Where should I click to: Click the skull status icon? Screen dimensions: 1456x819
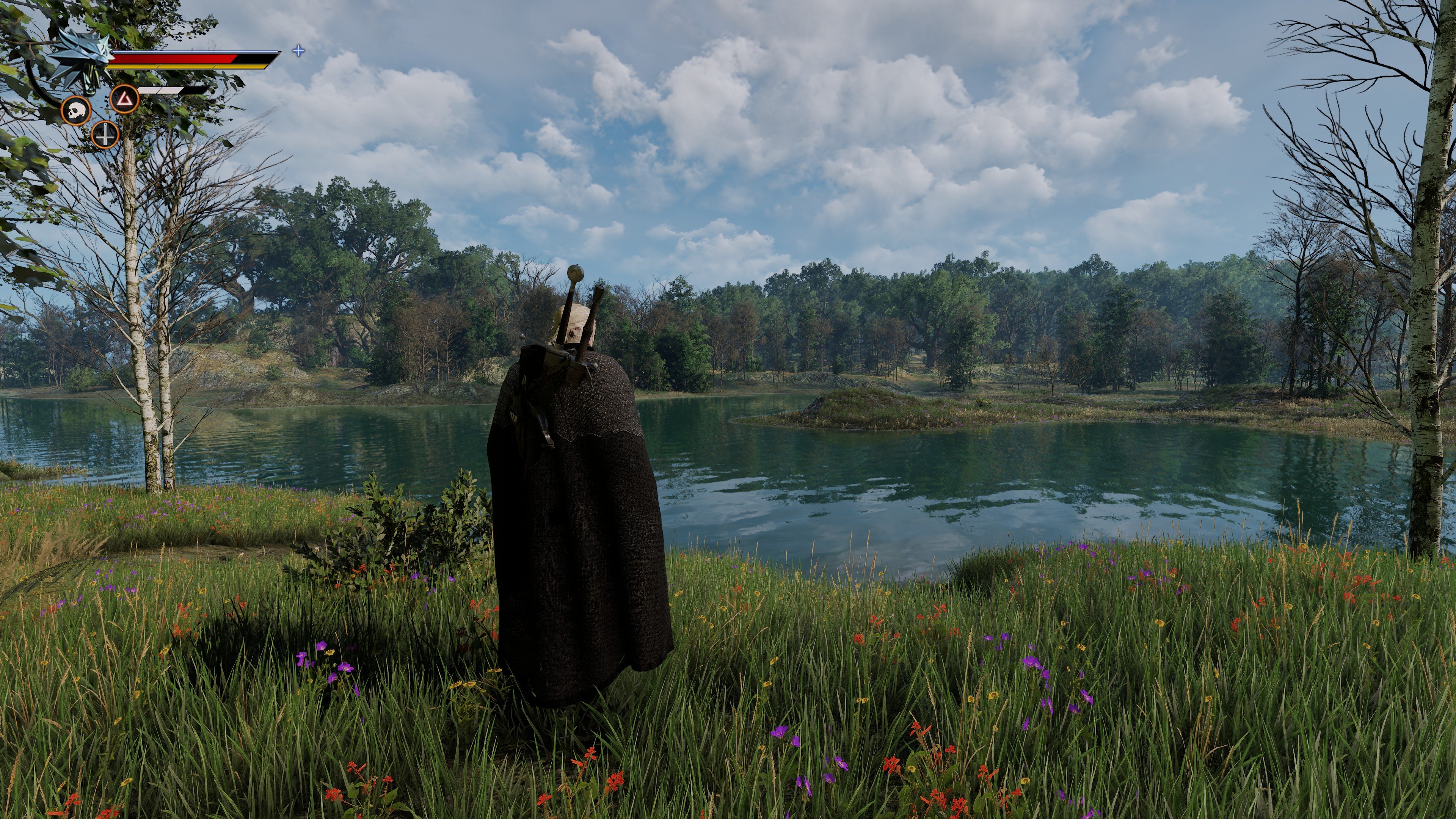point(76,111)
